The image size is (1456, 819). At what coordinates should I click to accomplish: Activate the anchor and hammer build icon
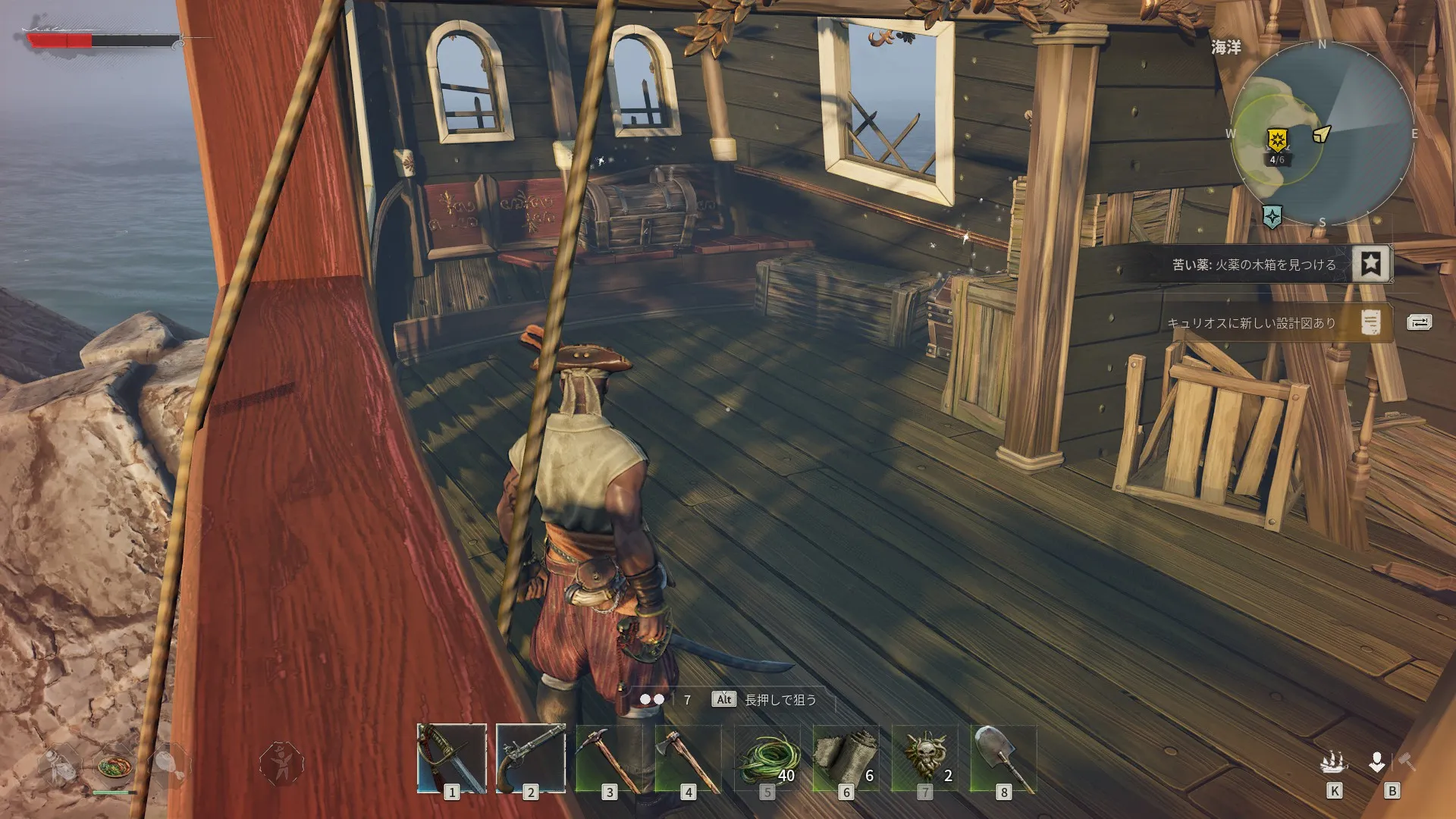pyautogui.click(x=1392, y=762)
